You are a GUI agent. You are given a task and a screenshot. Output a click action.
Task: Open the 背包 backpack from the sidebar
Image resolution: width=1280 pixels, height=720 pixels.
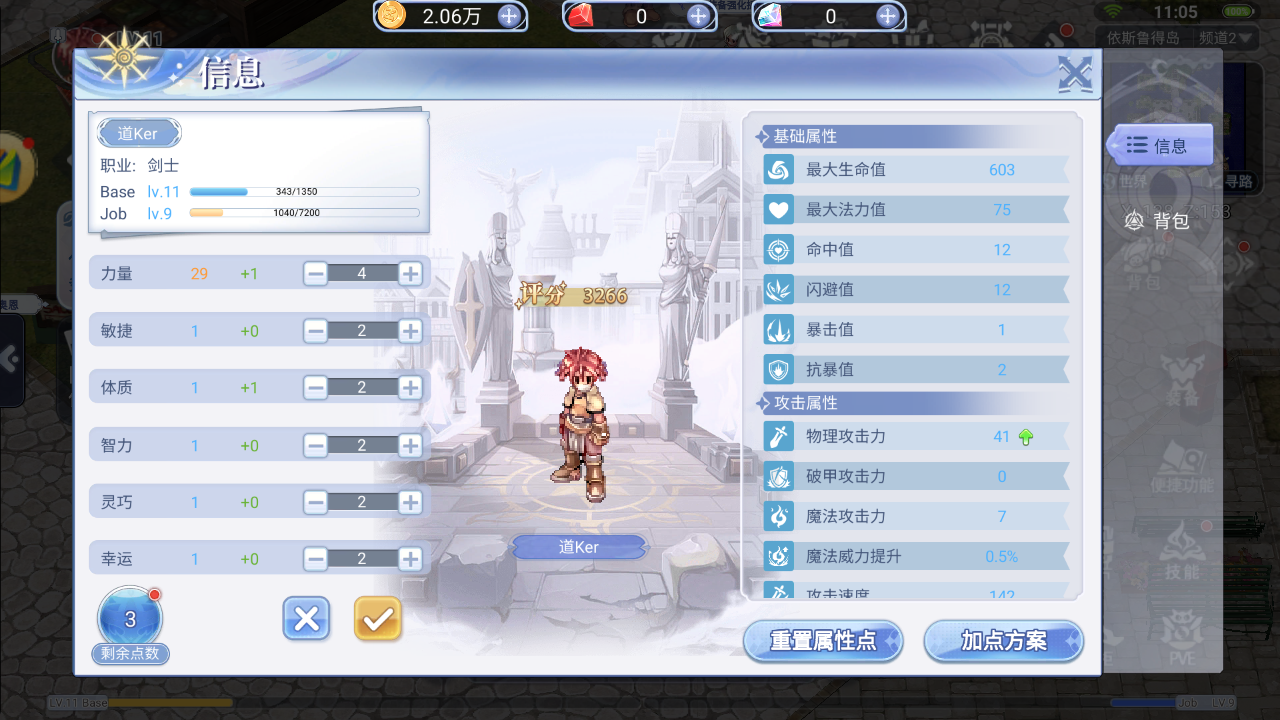click(1163, 221)
